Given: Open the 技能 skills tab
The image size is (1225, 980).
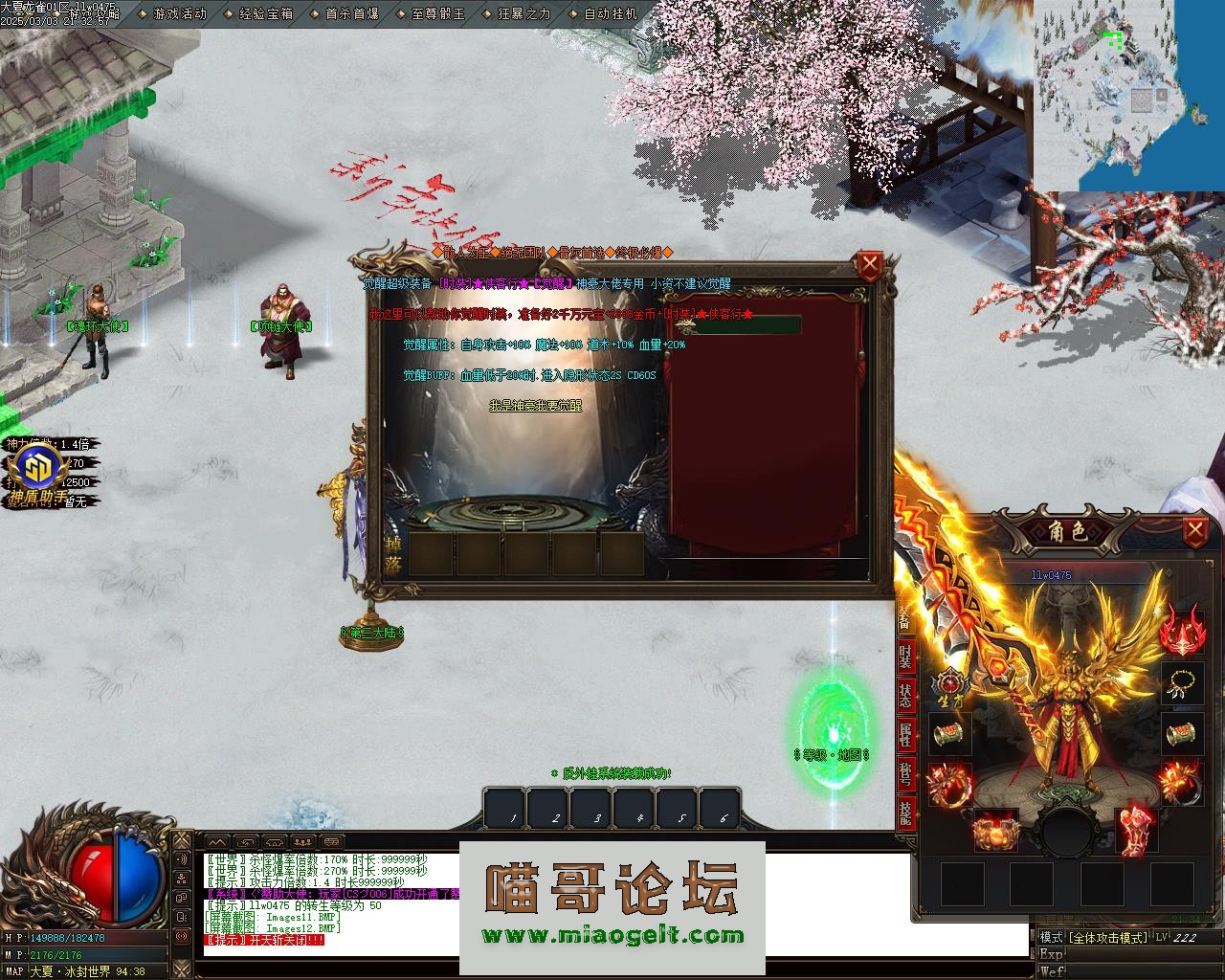Looking at the screenshot, I should pos(905,813).
